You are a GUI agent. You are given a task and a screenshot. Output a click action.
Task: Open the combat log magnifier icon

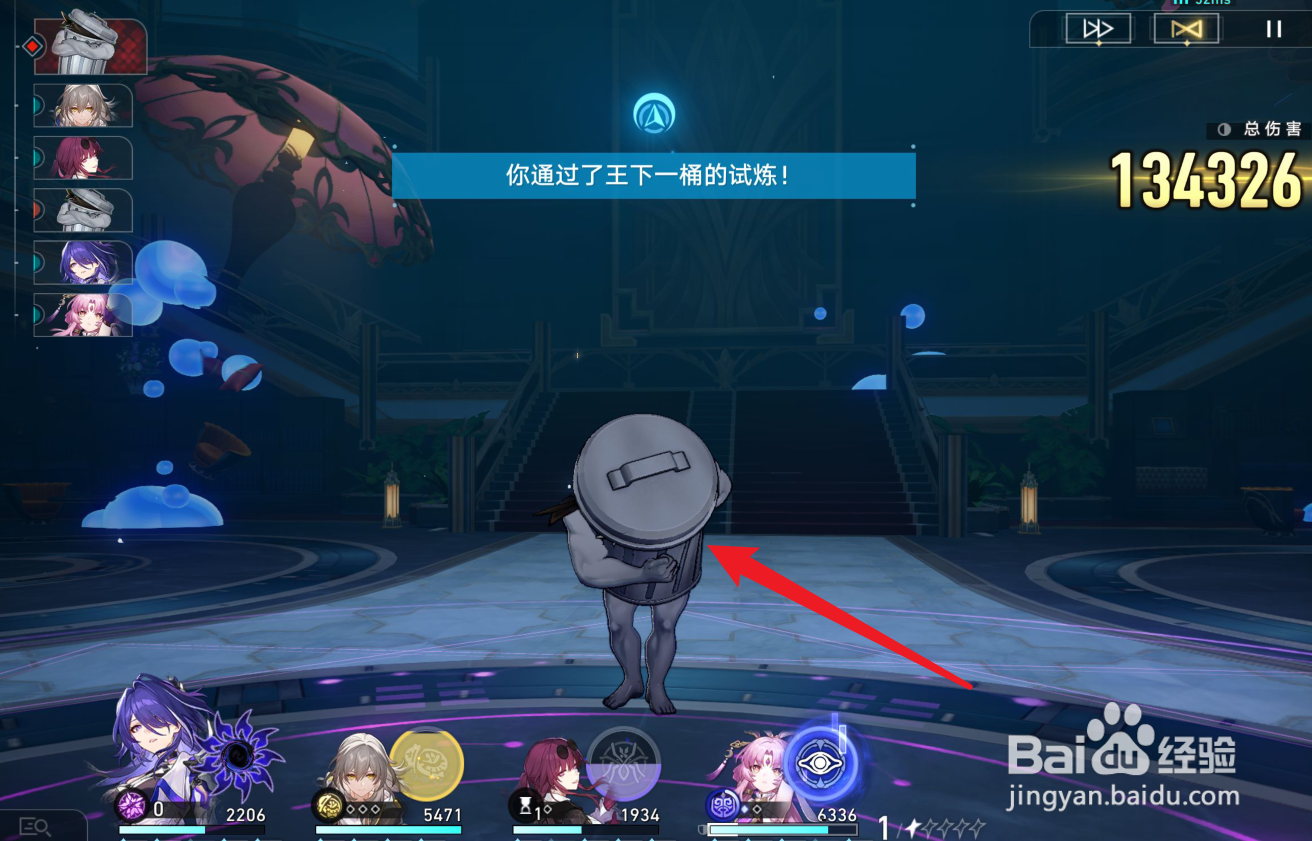(x=36, y=826)
